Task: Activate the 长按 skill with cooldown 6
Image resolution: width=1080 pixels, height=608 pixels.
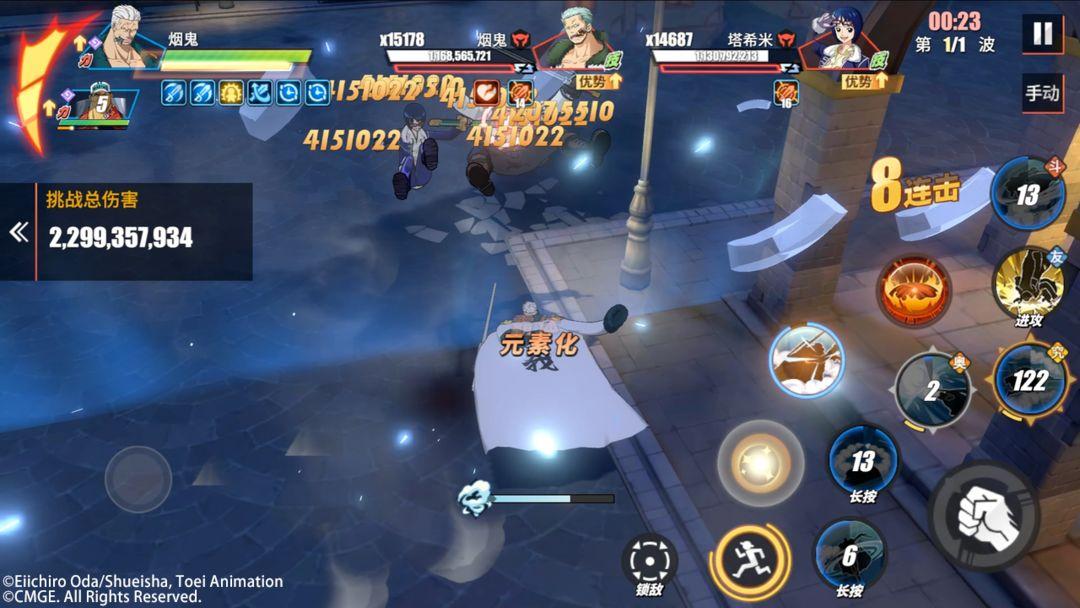Action: (849, 554)
